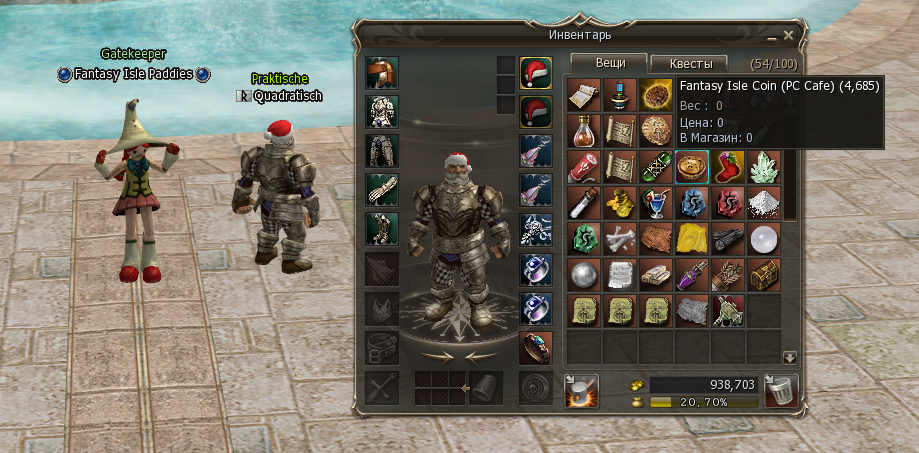Select the highlighted Fantasy Isle Coin slot
This screenshot has height=453, width=919.
click(691, 166)
